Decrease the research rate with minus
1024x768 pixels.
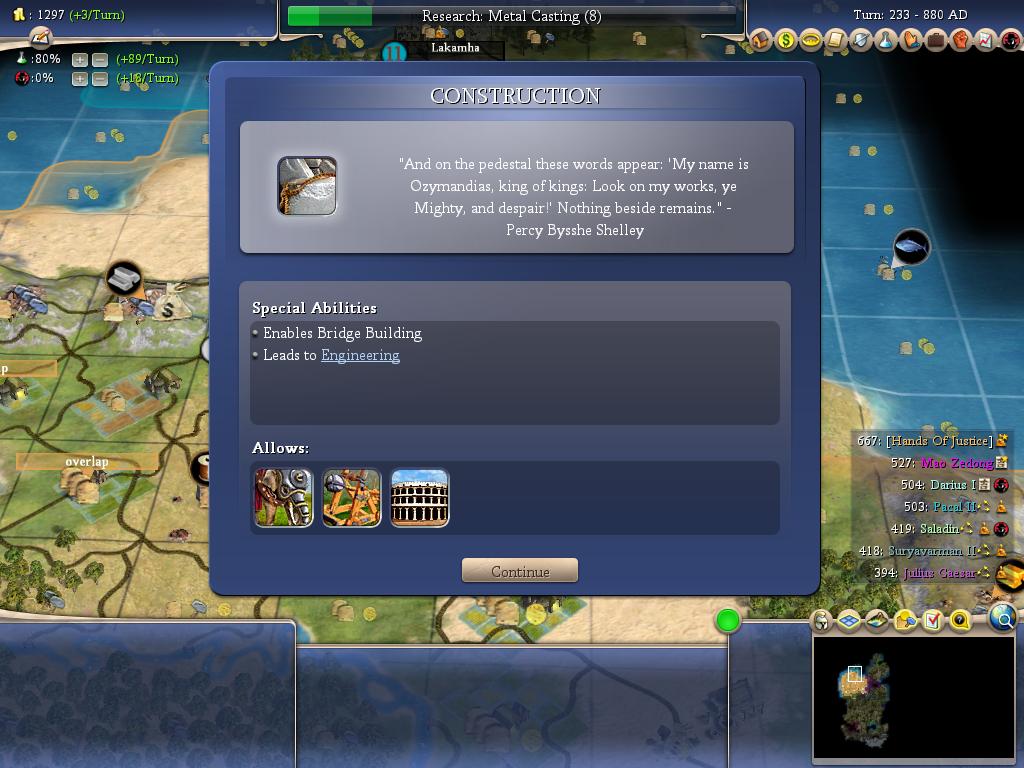100,59
